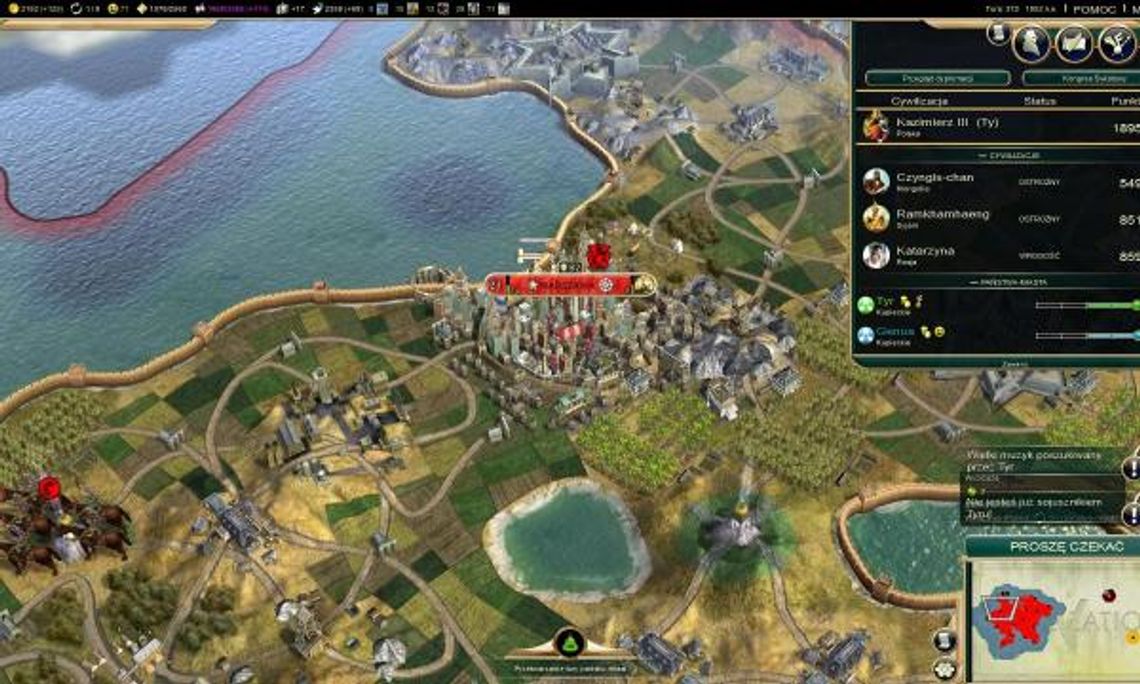Open the advisor bust icon panel
This screenshot has width=1140, height=684.
(x=1031, y=43)
